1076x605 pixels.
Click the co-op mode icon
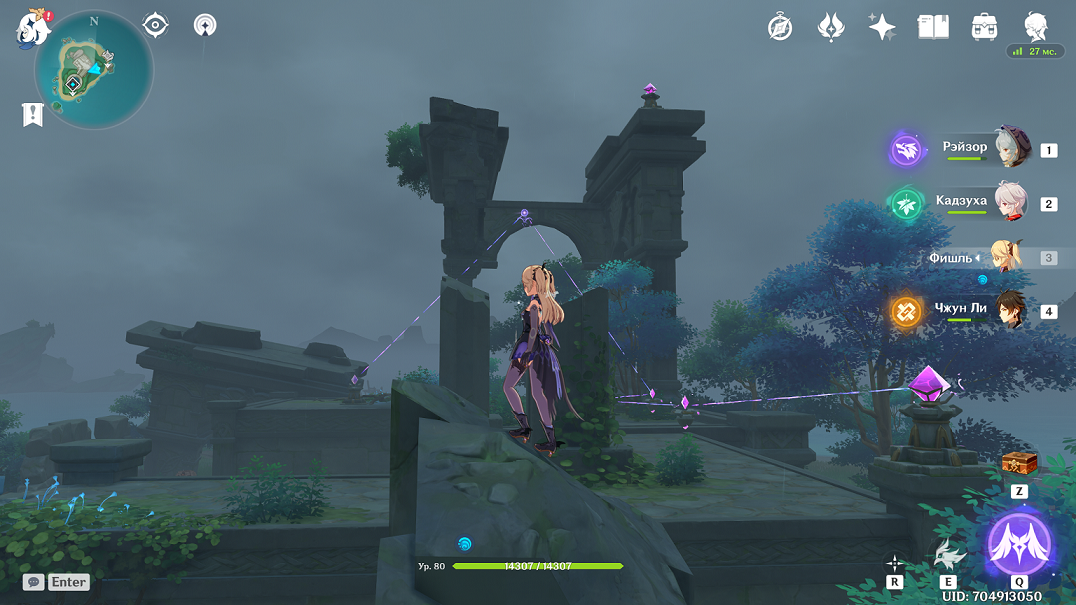(205, 25)
